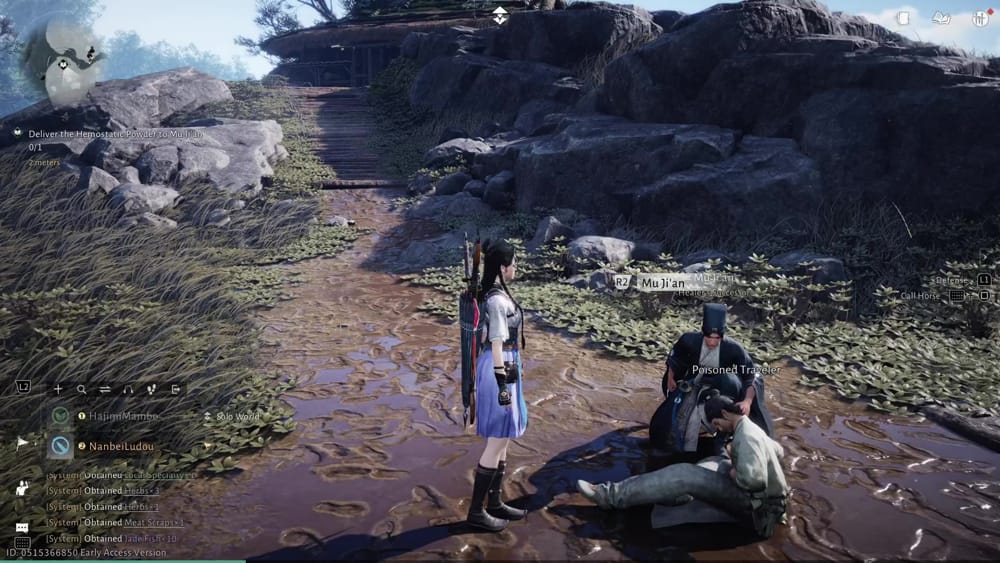Select team member NanbeiLudou
This screenshot has width=1000, height=563.
pyautogui.click(x=124, y=446)
